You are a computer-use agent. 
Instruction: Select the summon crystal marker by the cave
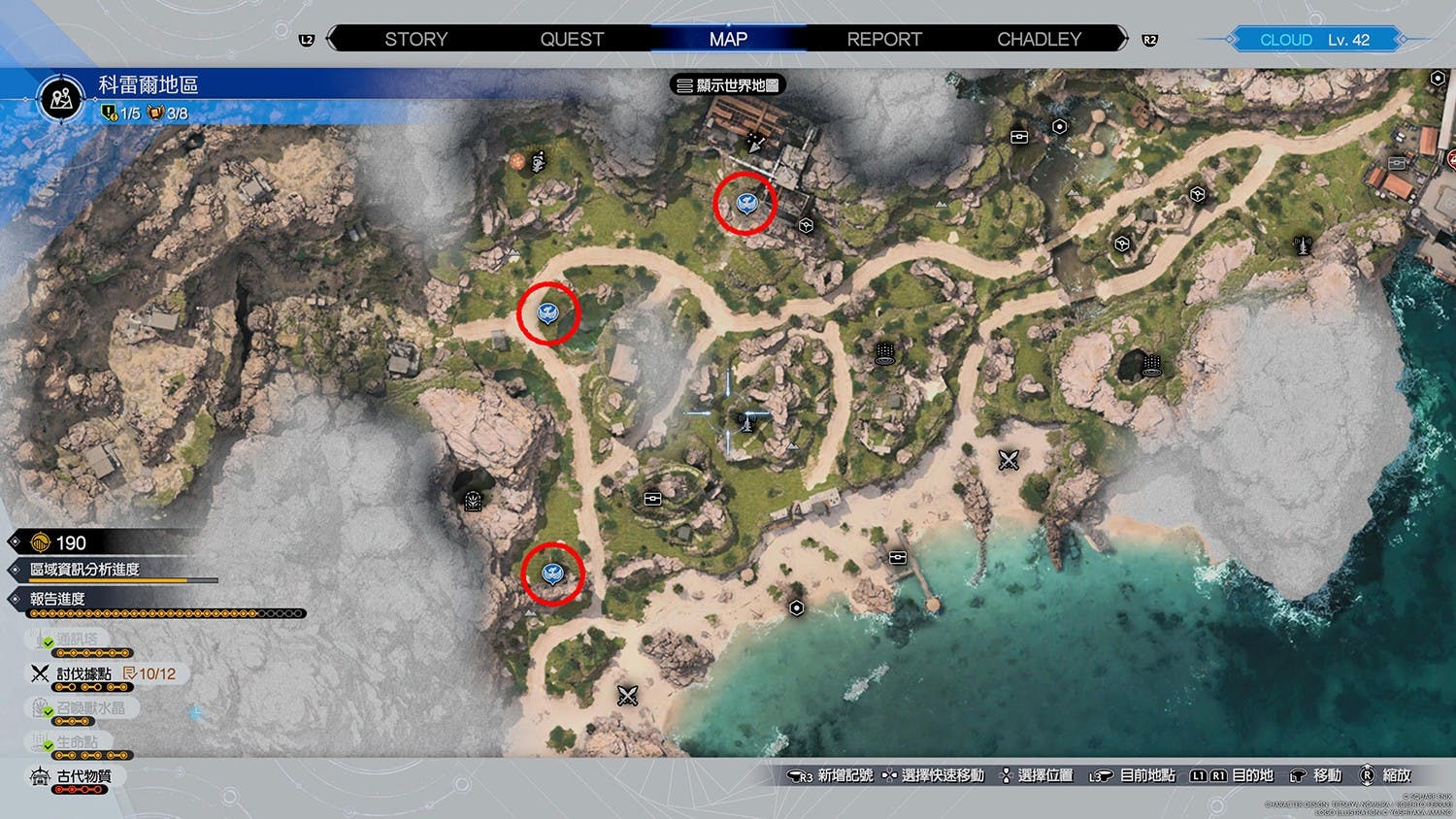pos(473,501)
